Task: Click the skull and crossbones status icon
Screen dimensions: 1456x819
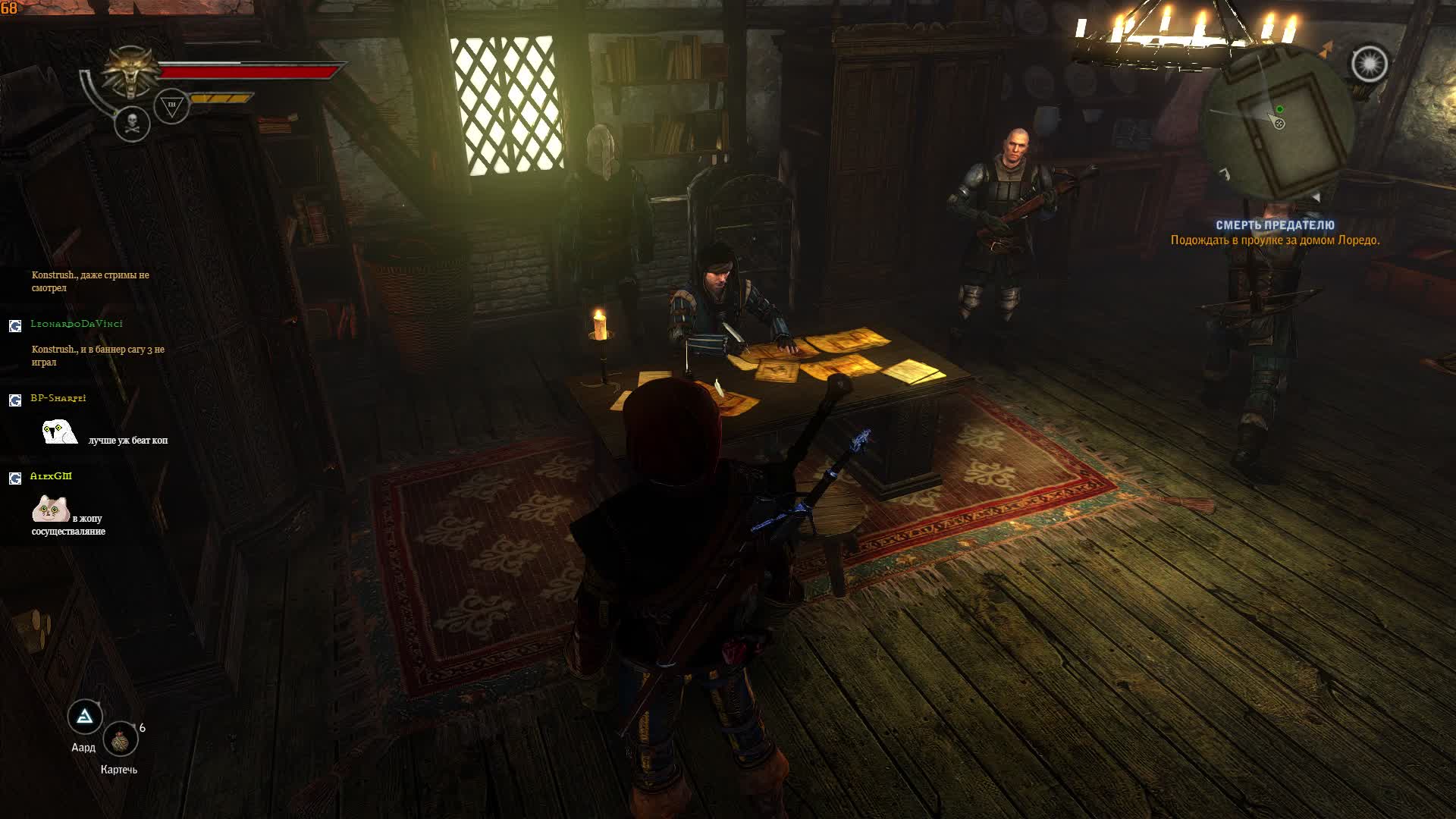Action: [x=132, y=124]
